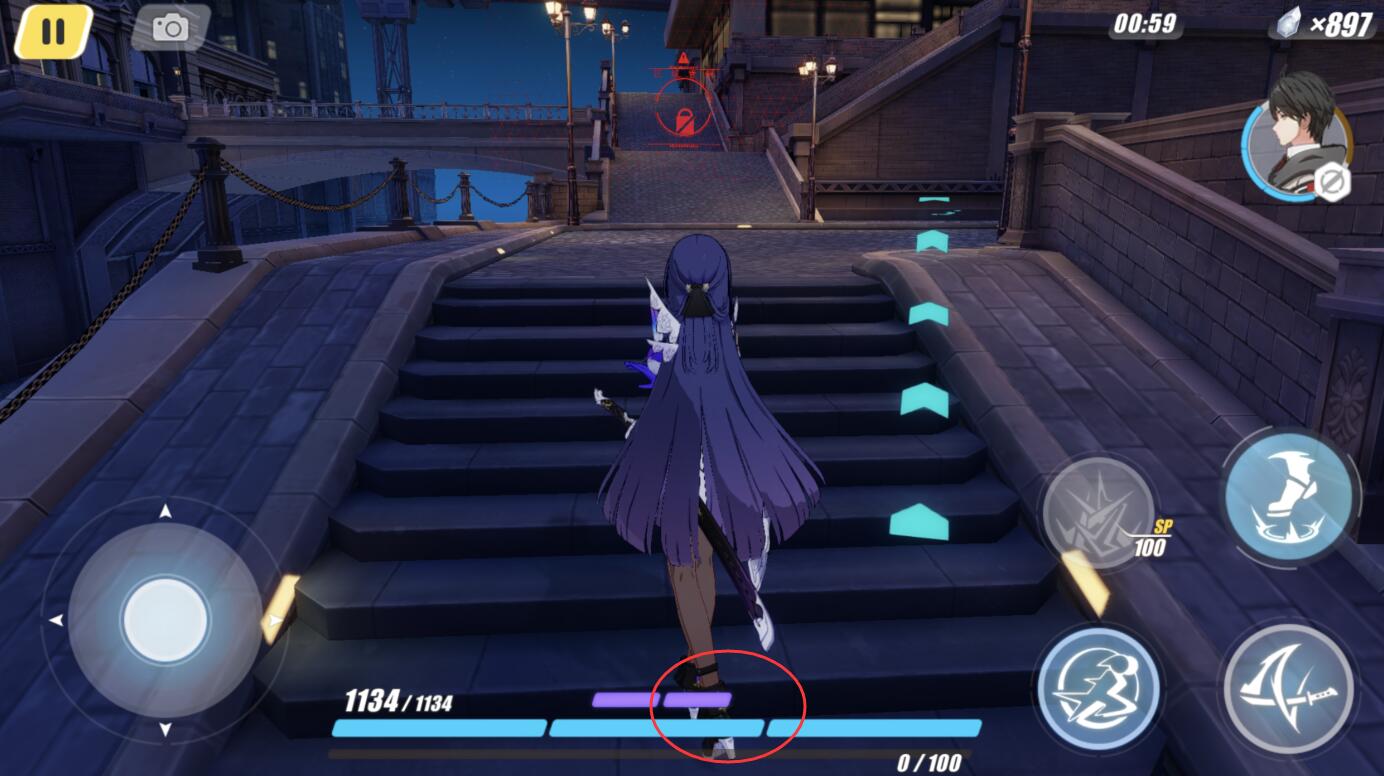Pause the game with the yellow button
The width and height of the screenshot is (1384, 776).
[x=53, y=31]
